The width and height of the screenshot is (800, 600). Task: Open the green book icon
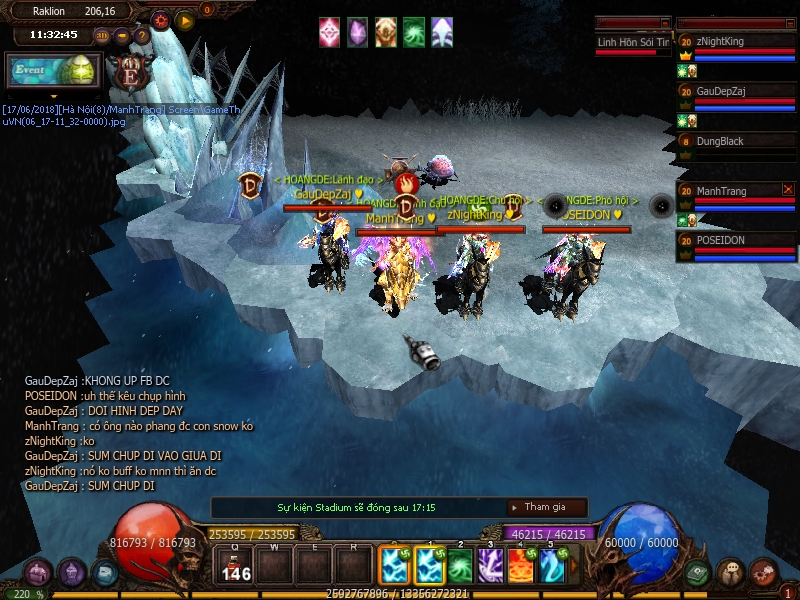click(698, 572)
